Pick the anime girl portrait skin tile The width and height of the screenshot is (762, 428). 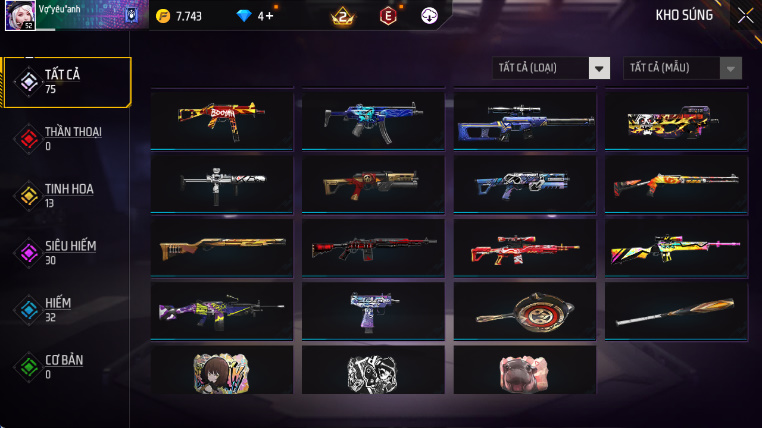pos(221,371)
